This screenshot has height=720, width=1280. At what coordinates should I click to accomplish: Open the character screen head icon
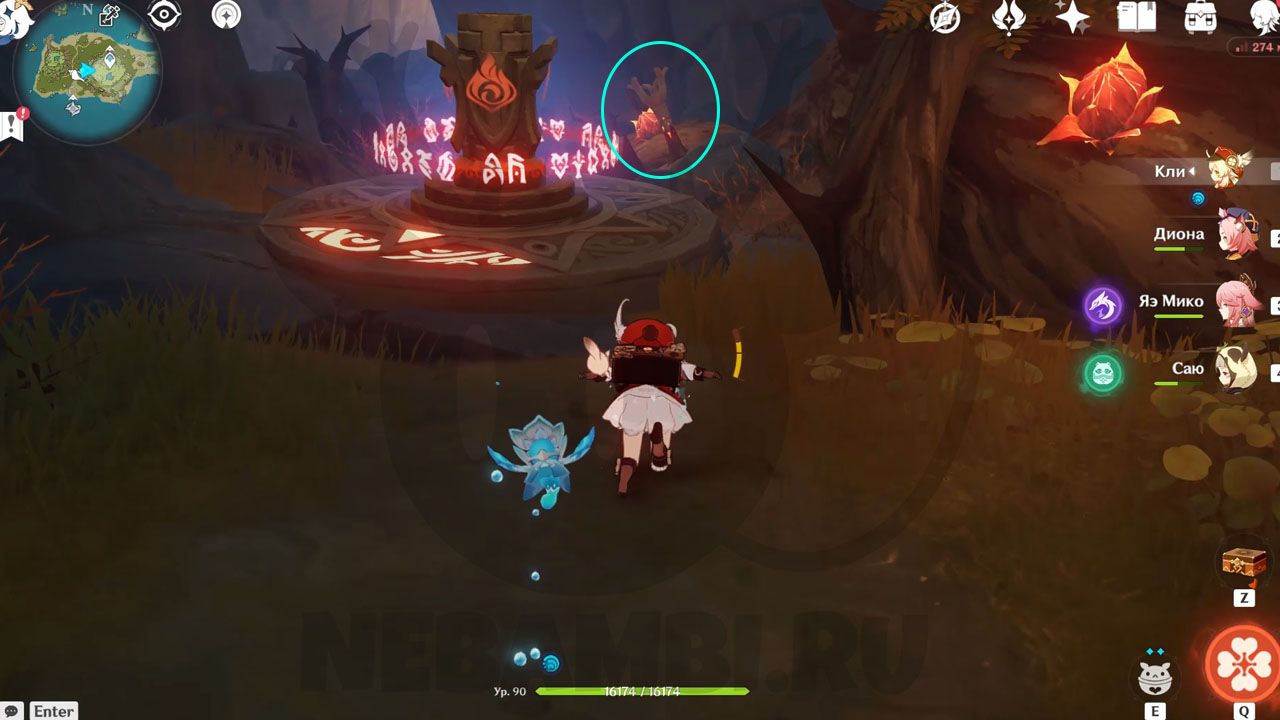pos(1264,17)
